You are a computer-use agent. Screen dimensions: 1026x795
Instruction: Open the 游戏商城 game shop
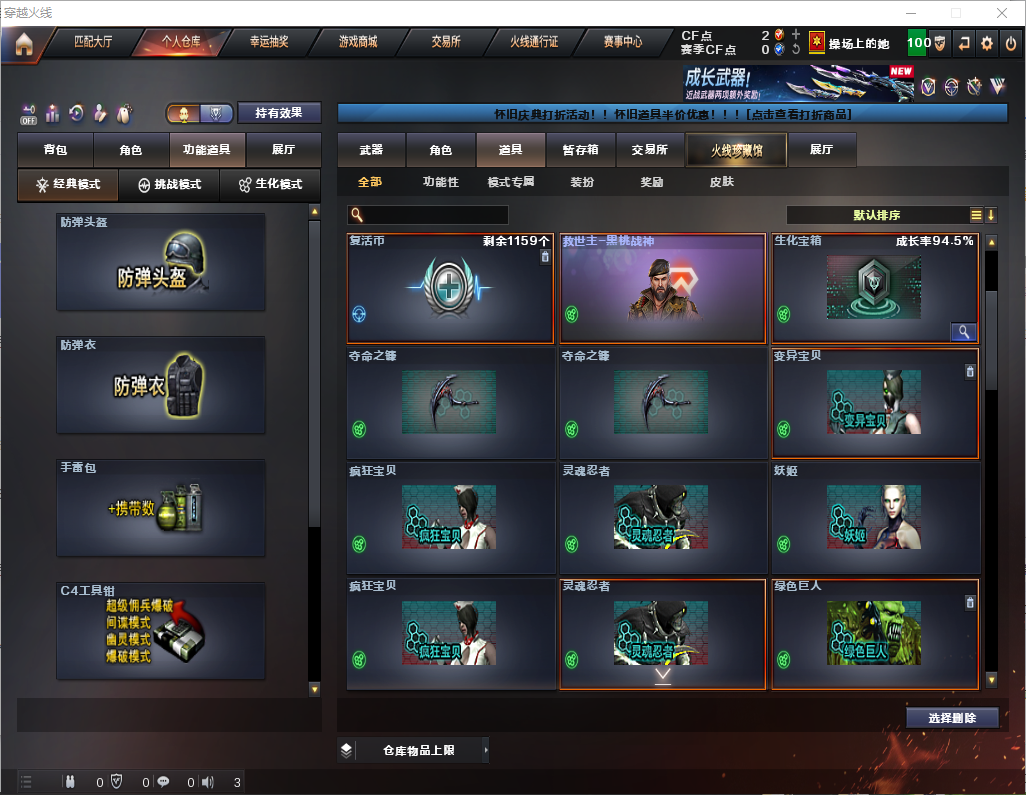[357, 43]
